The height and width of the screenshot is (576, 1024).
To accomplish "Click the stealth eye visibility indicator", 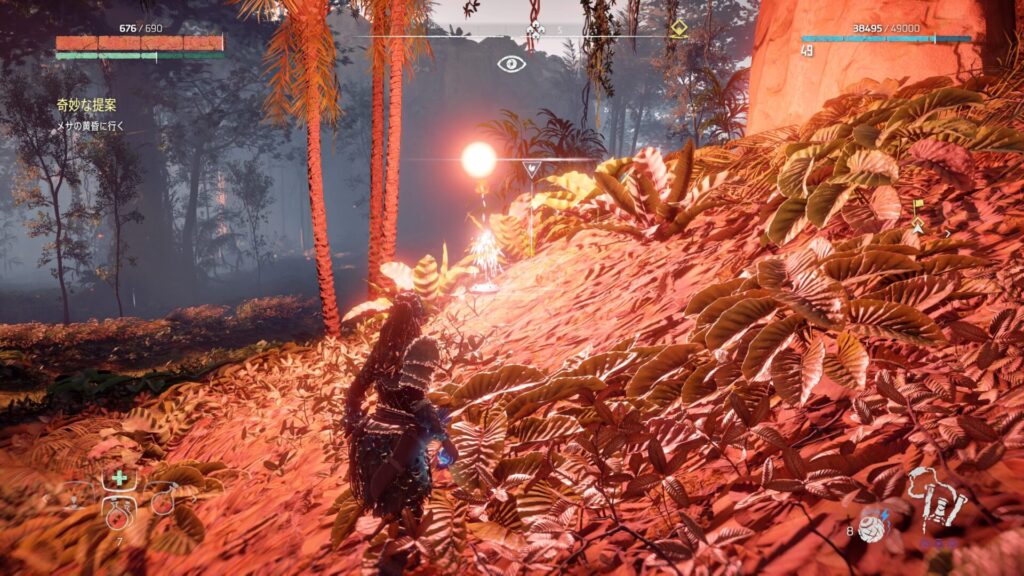I will 511,64.
